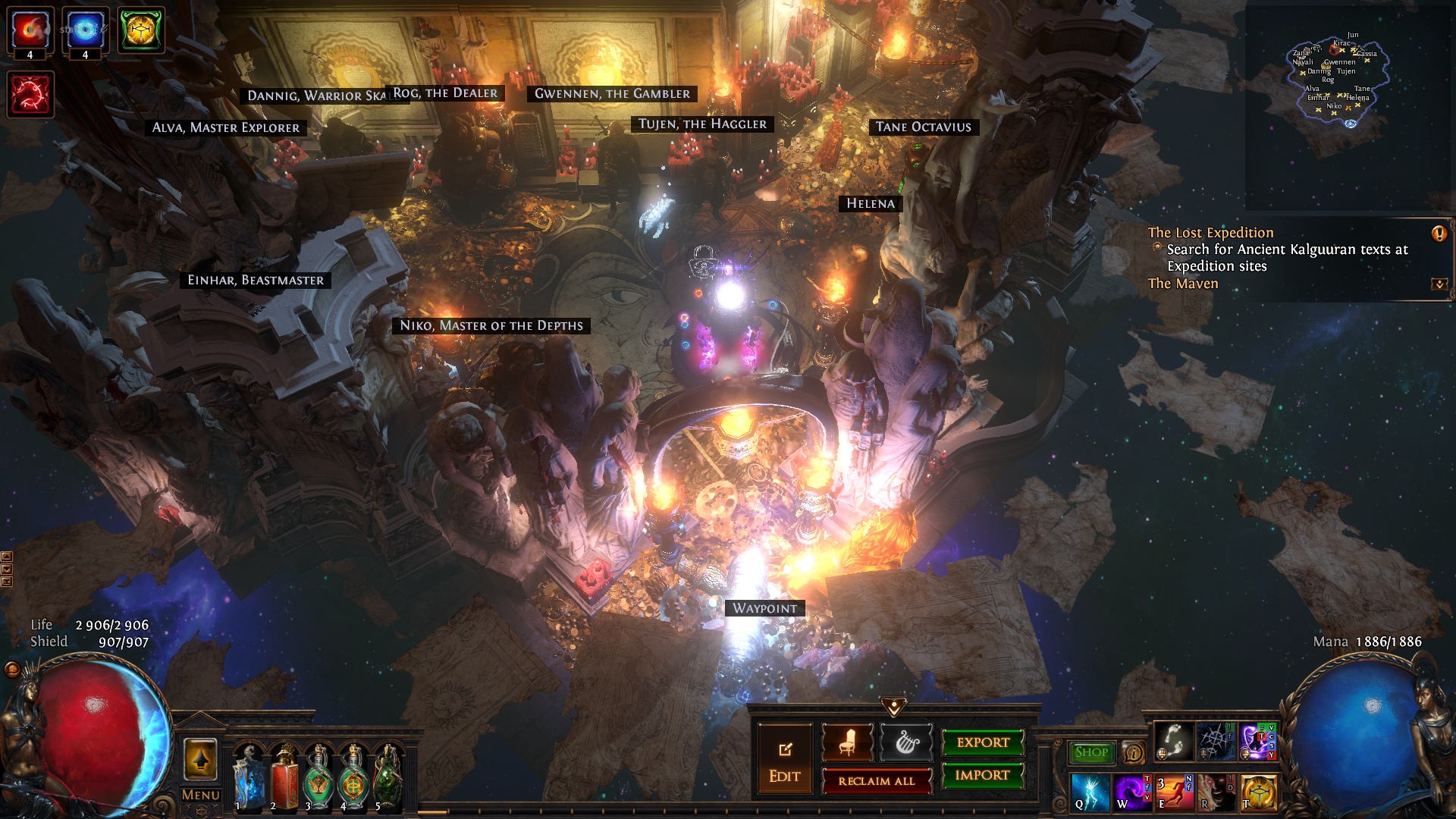Select the footprints skill icon
1456x819 pixels.
click(x=1173, y=742)
